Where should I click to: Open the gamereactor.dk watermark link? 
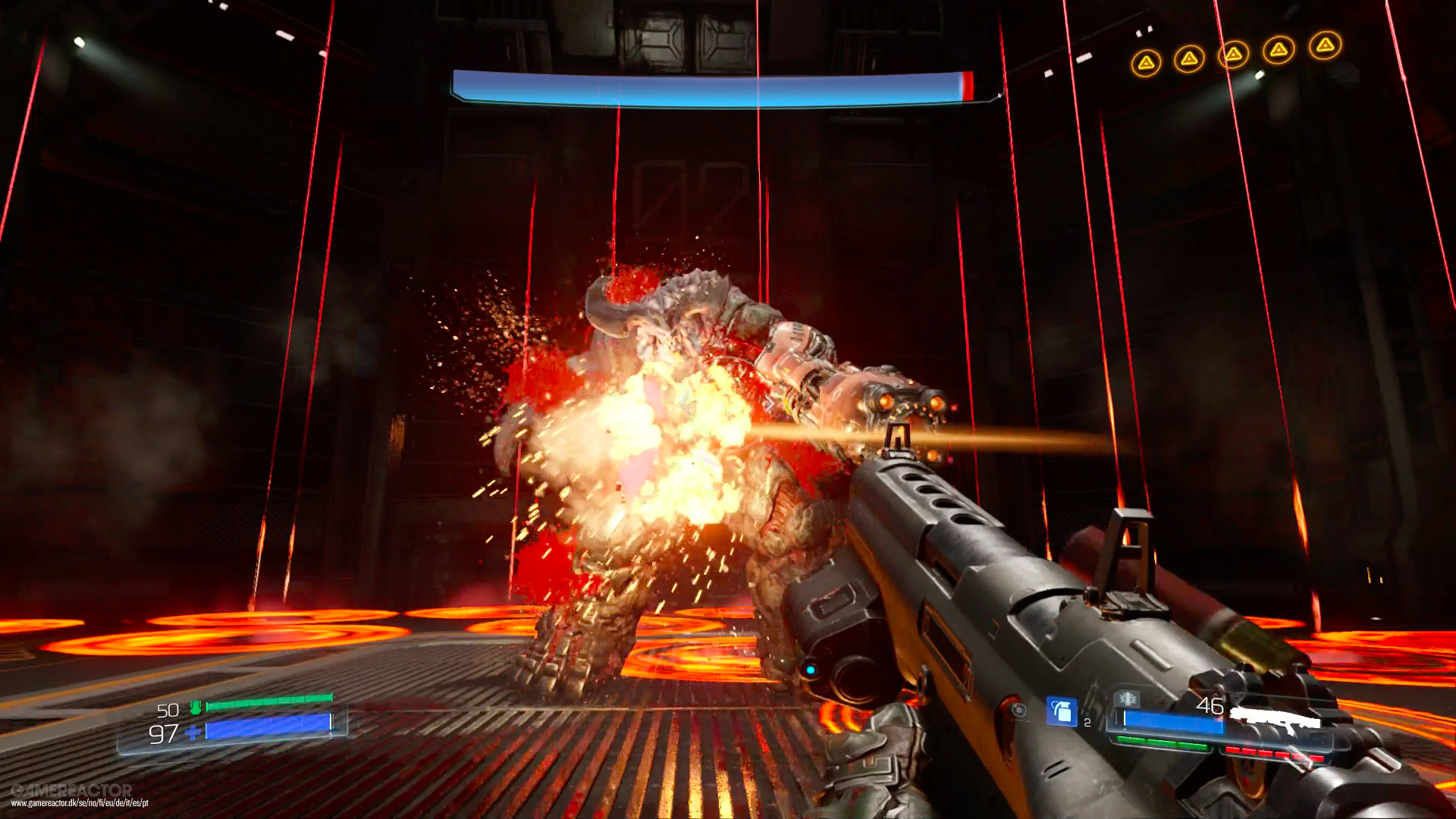(x=80, y=802)
